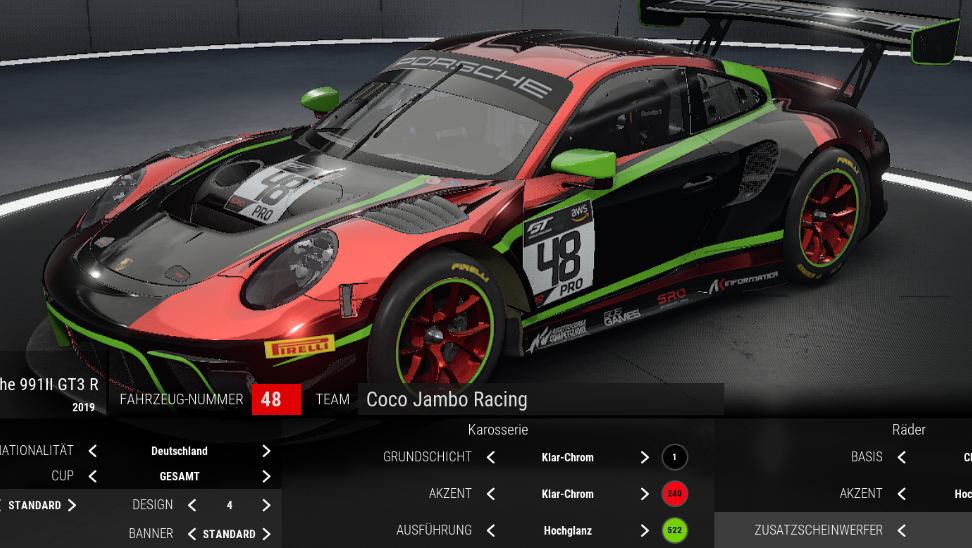Select next Nationalität after Deutschland
This screenshot has width=972, height=548.
[x=266, y=451]
